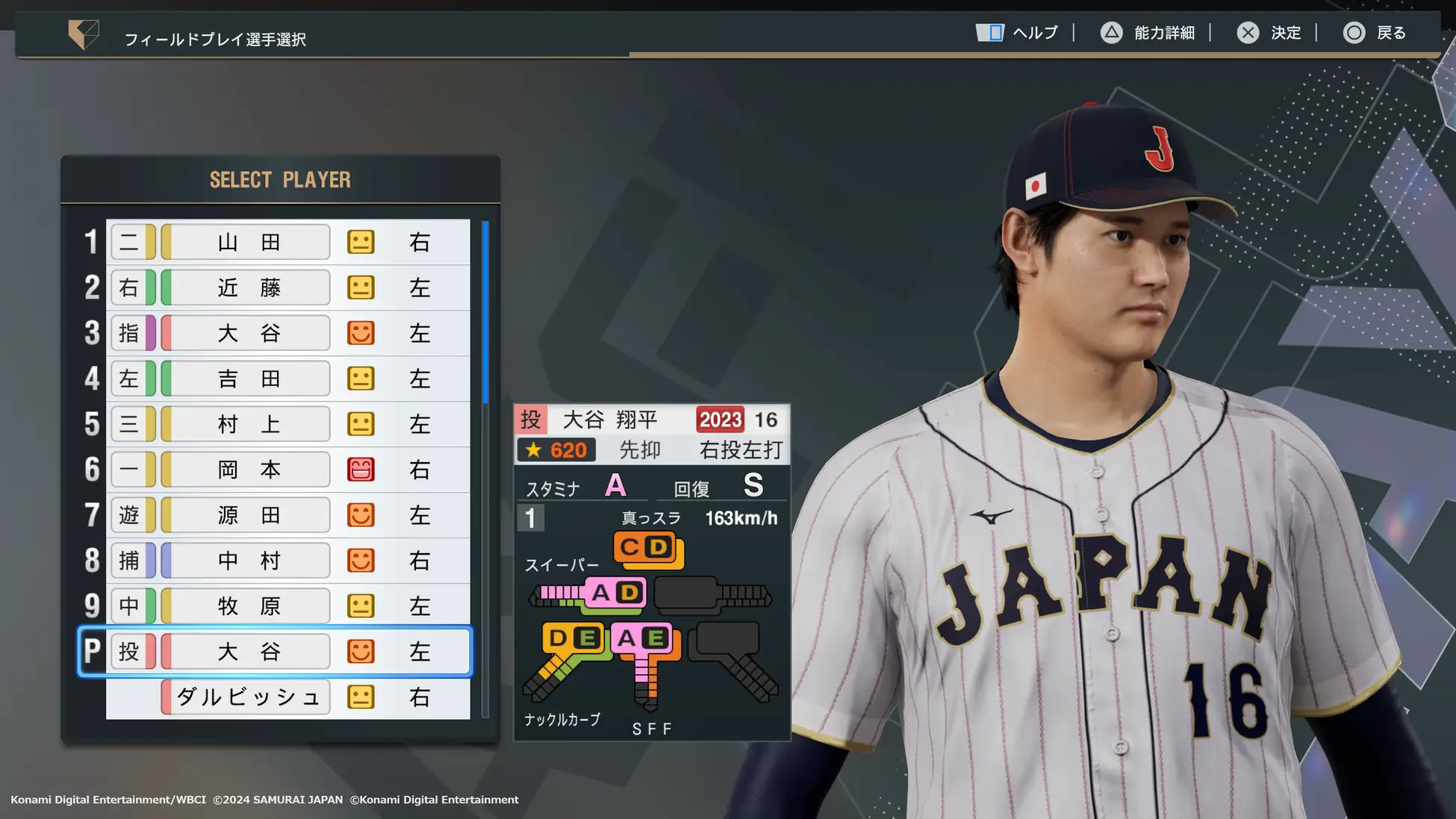Screen dimensions: 1456x819
Task: Click 岡本's laughing condition face icon
Action: click(x=361, y=470)
